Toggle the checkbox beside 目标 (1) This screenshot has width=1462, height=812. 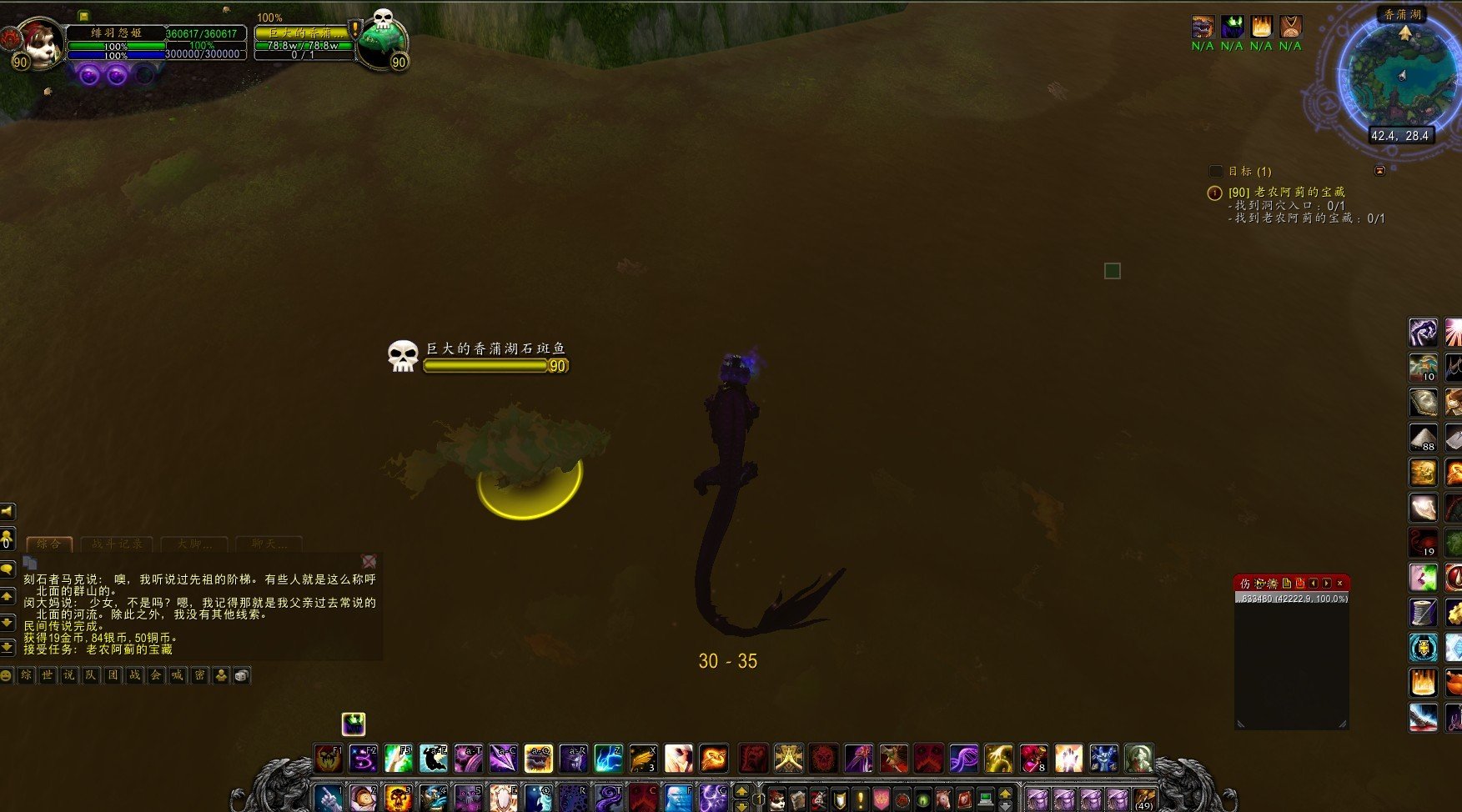(1215, 171)
